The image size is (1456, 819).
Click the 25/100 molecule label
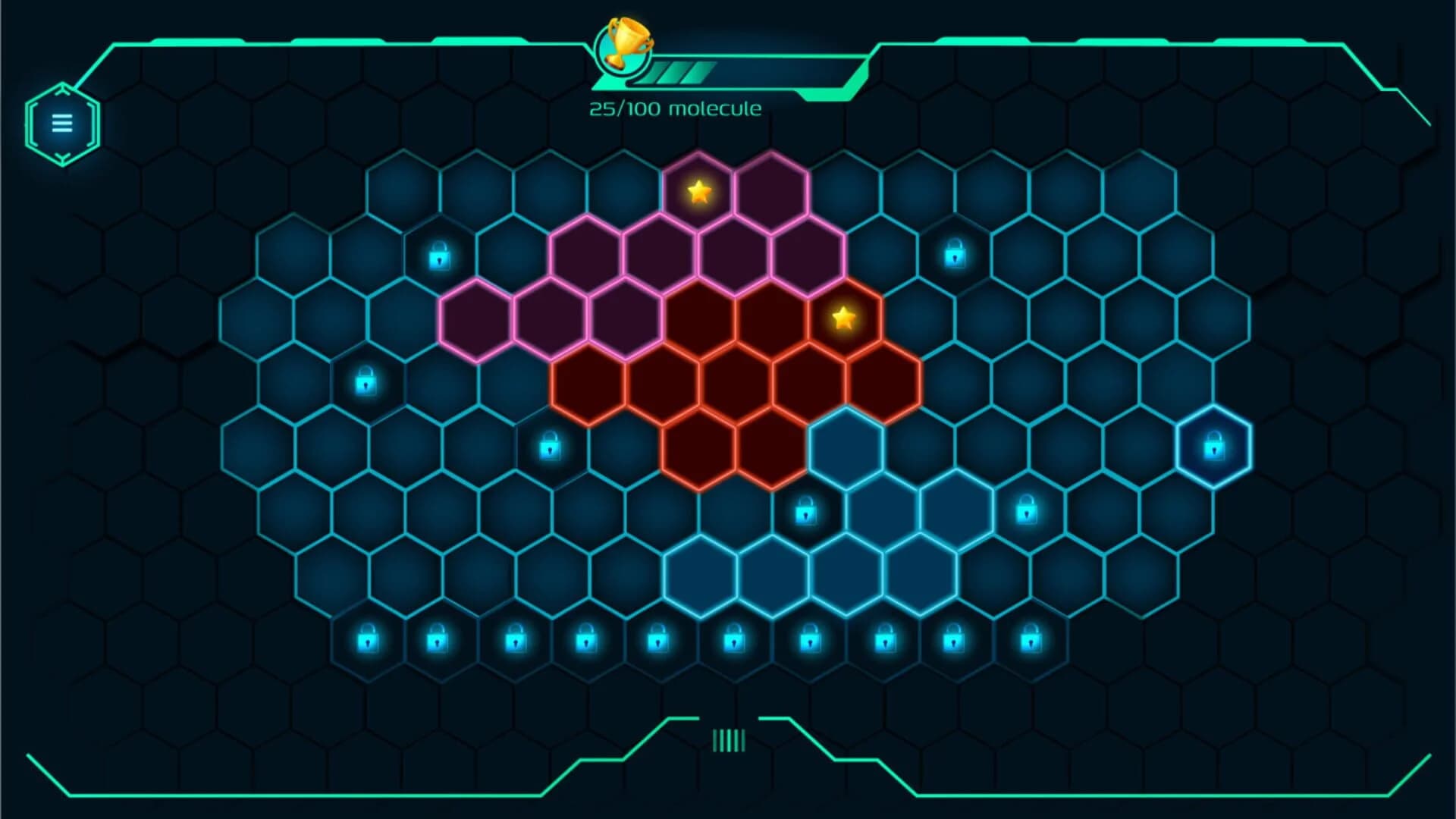(673, 108)
